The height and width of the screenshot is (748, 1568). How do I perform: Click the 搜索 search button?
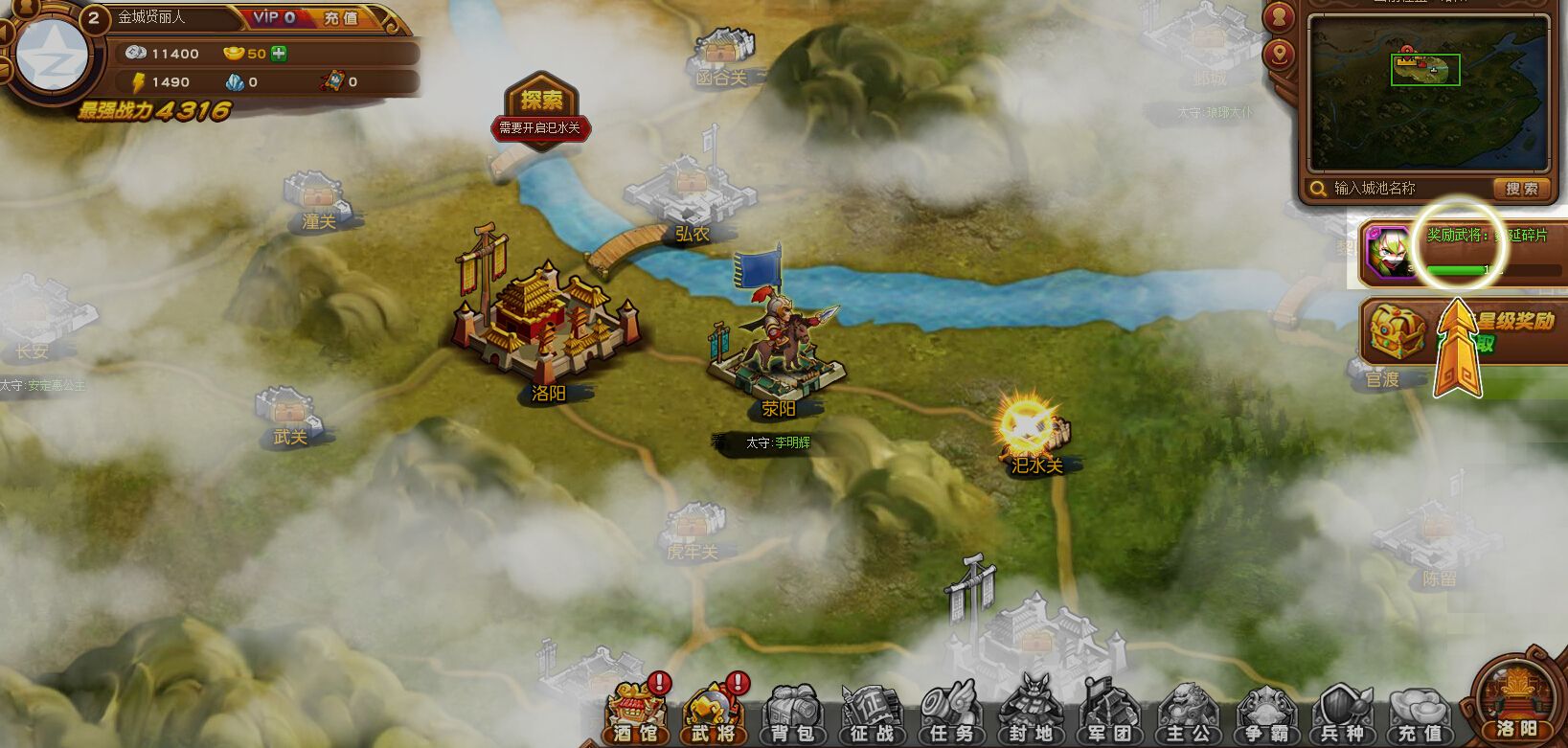tap(1521, 189)
